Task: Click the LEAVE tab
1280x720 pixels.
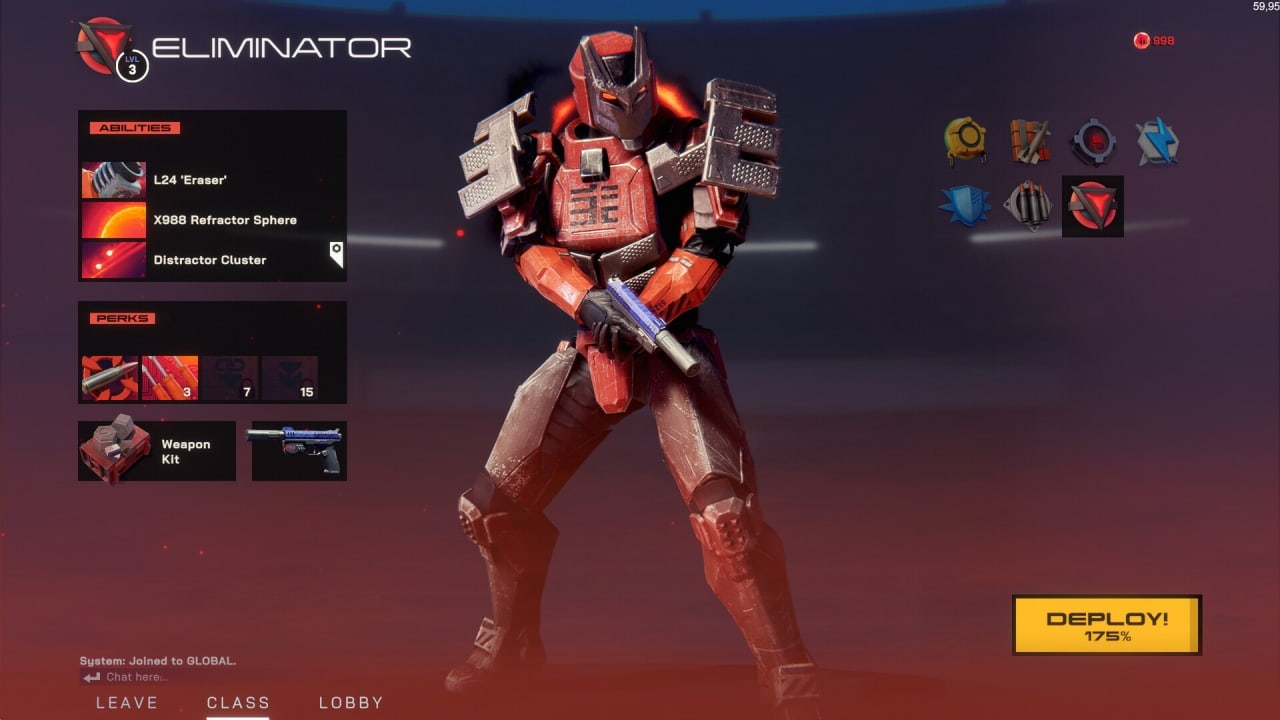Action: 127,702
